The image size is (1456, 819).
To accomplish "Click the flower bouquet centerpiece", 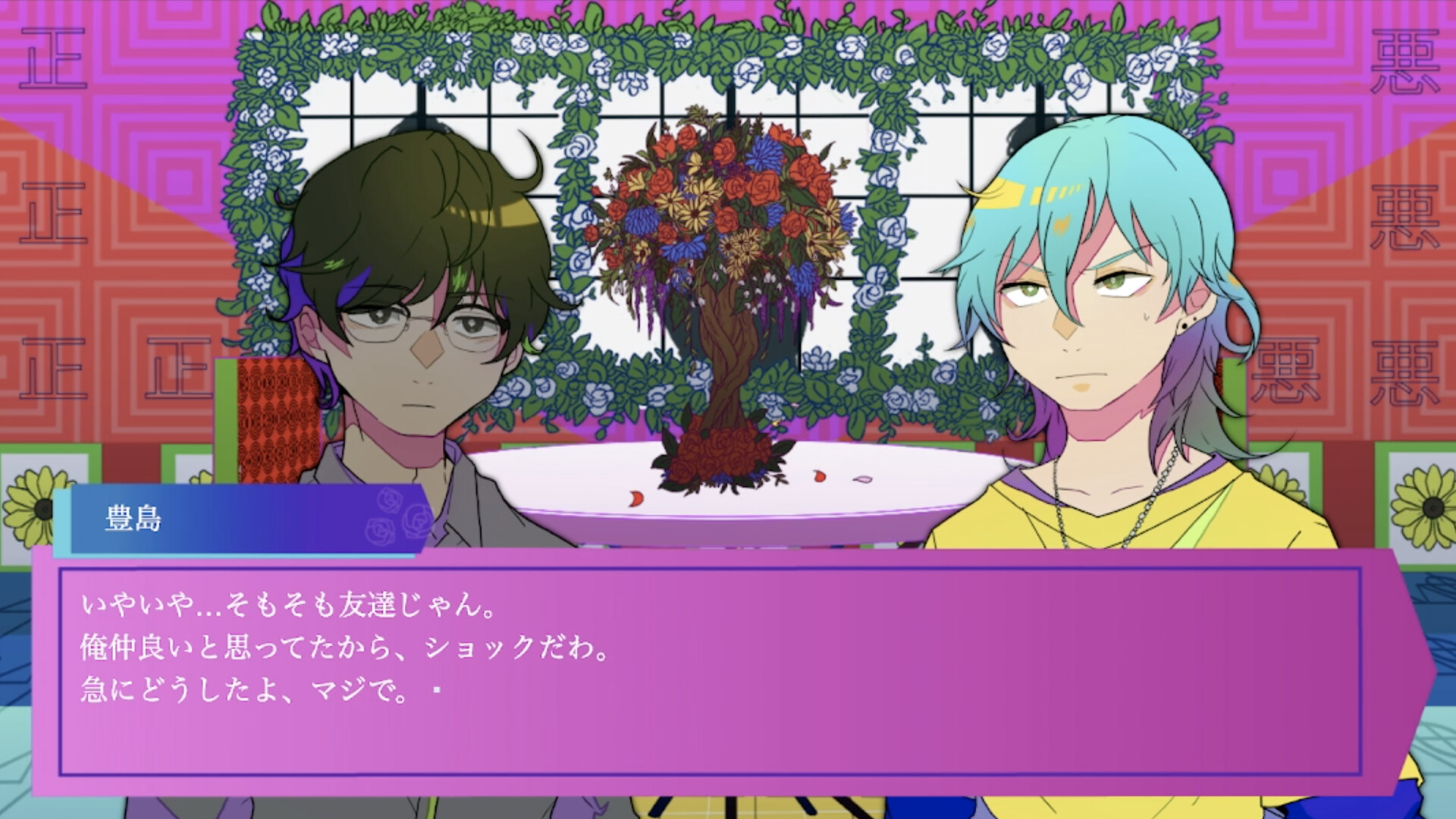I will [720, 227].
